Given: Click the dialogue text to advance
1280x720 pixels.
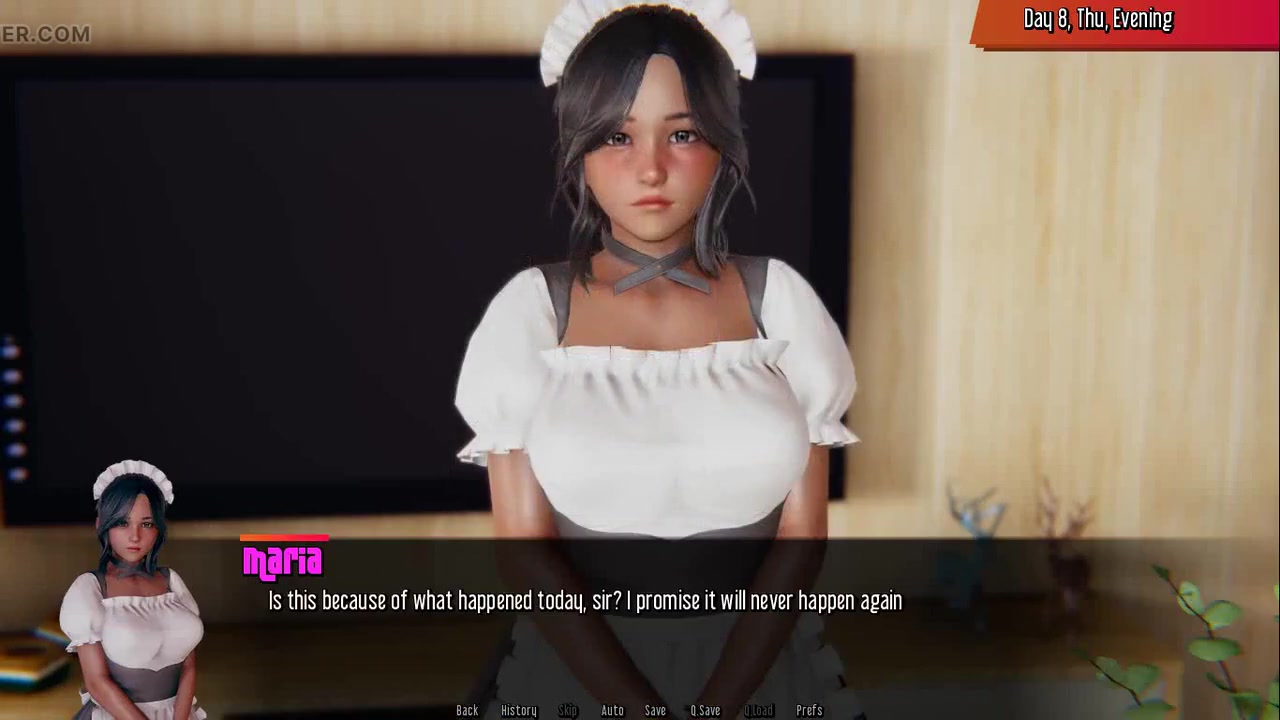Looking at the screenshot, I should tap(584, 601).
